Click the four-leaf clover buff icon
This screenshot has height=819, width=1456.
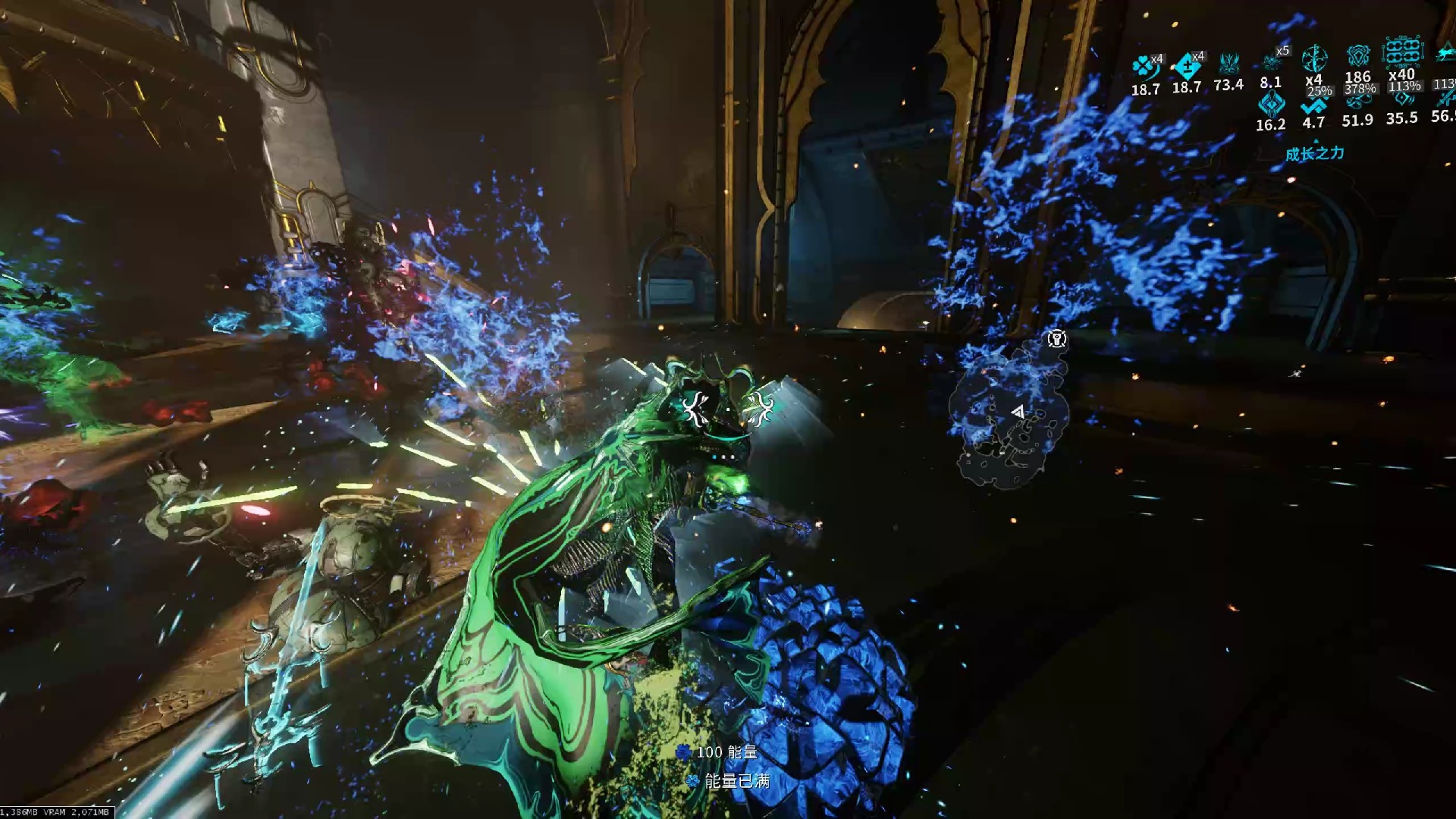point(1144,67)
